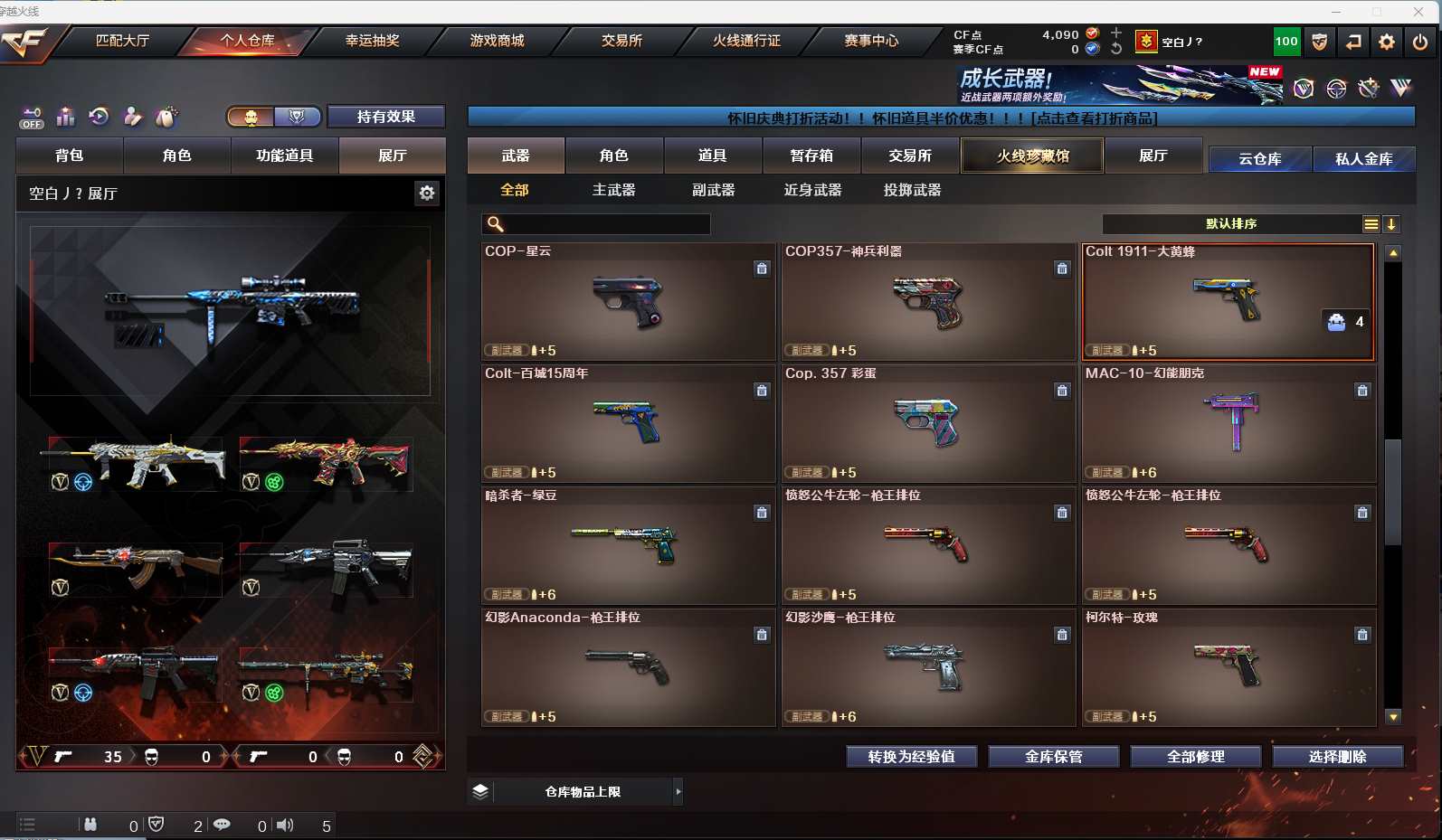This screenshot has height=840, width=1442.
Task: Close the game window
Action: 1418,11
